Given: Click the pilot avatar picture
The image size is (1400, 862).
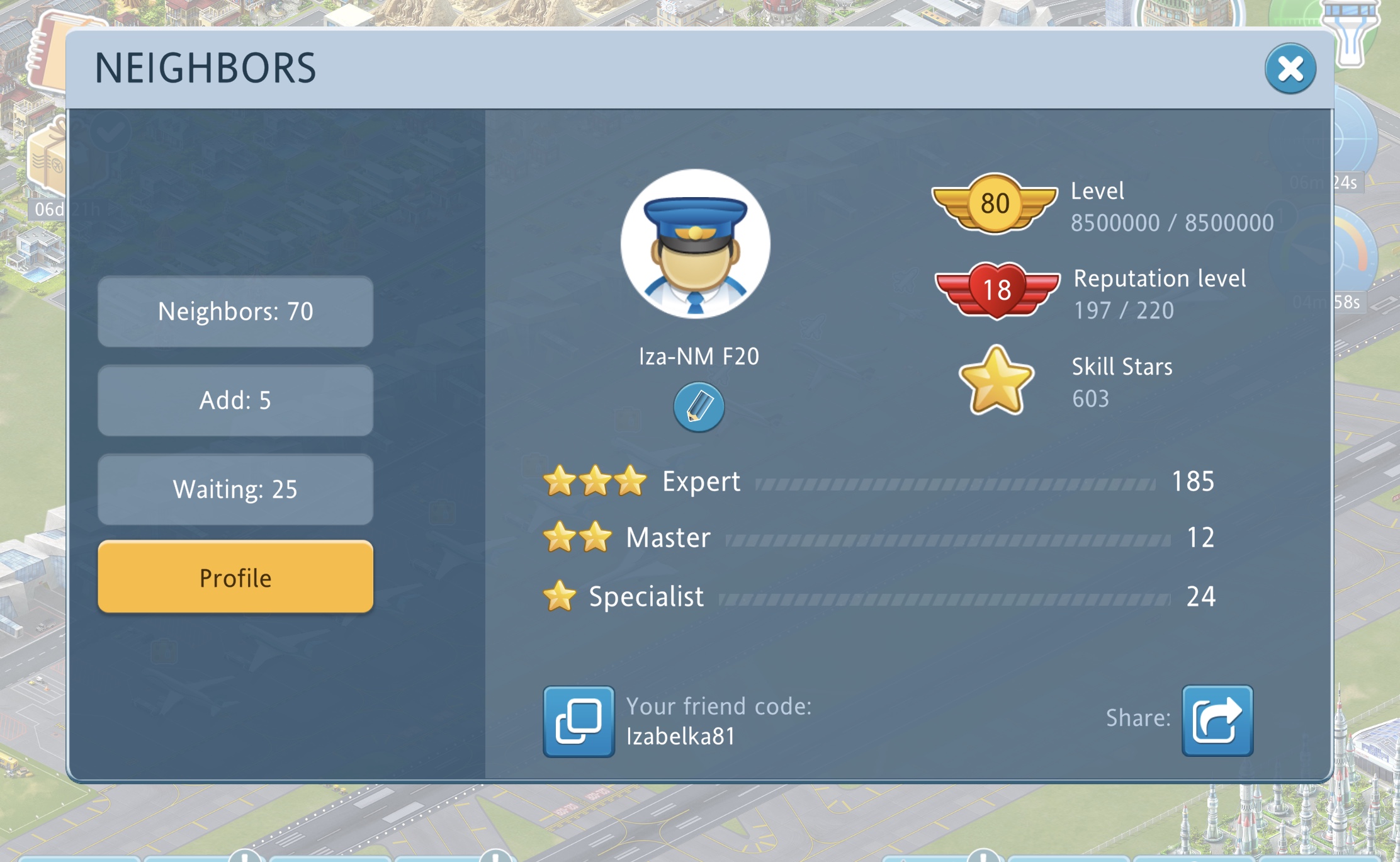Looking at the screenshot, I should [x=695, y=244].
